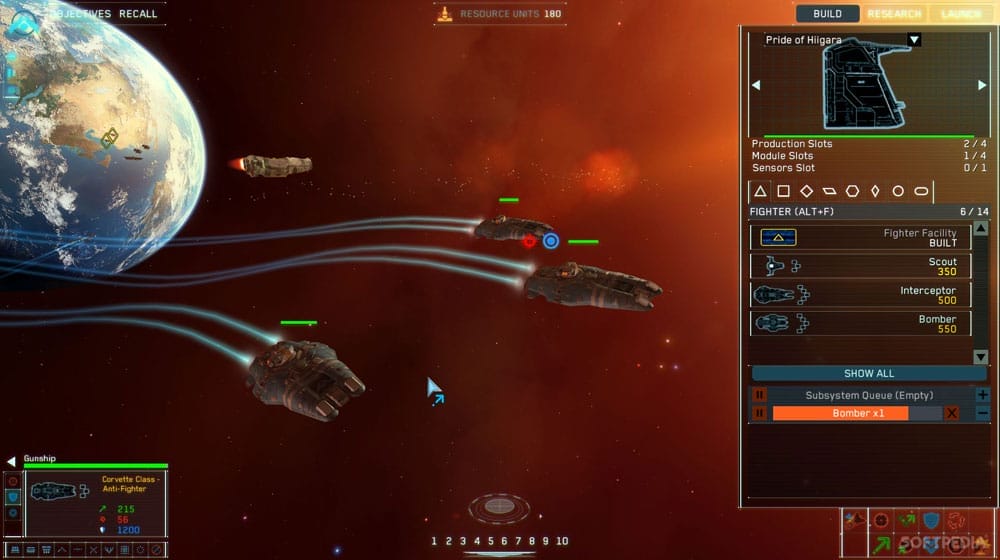The image size is (1000, 560).
Task: Cancel the Bomber x1 queue item
Action: point(952,413)
